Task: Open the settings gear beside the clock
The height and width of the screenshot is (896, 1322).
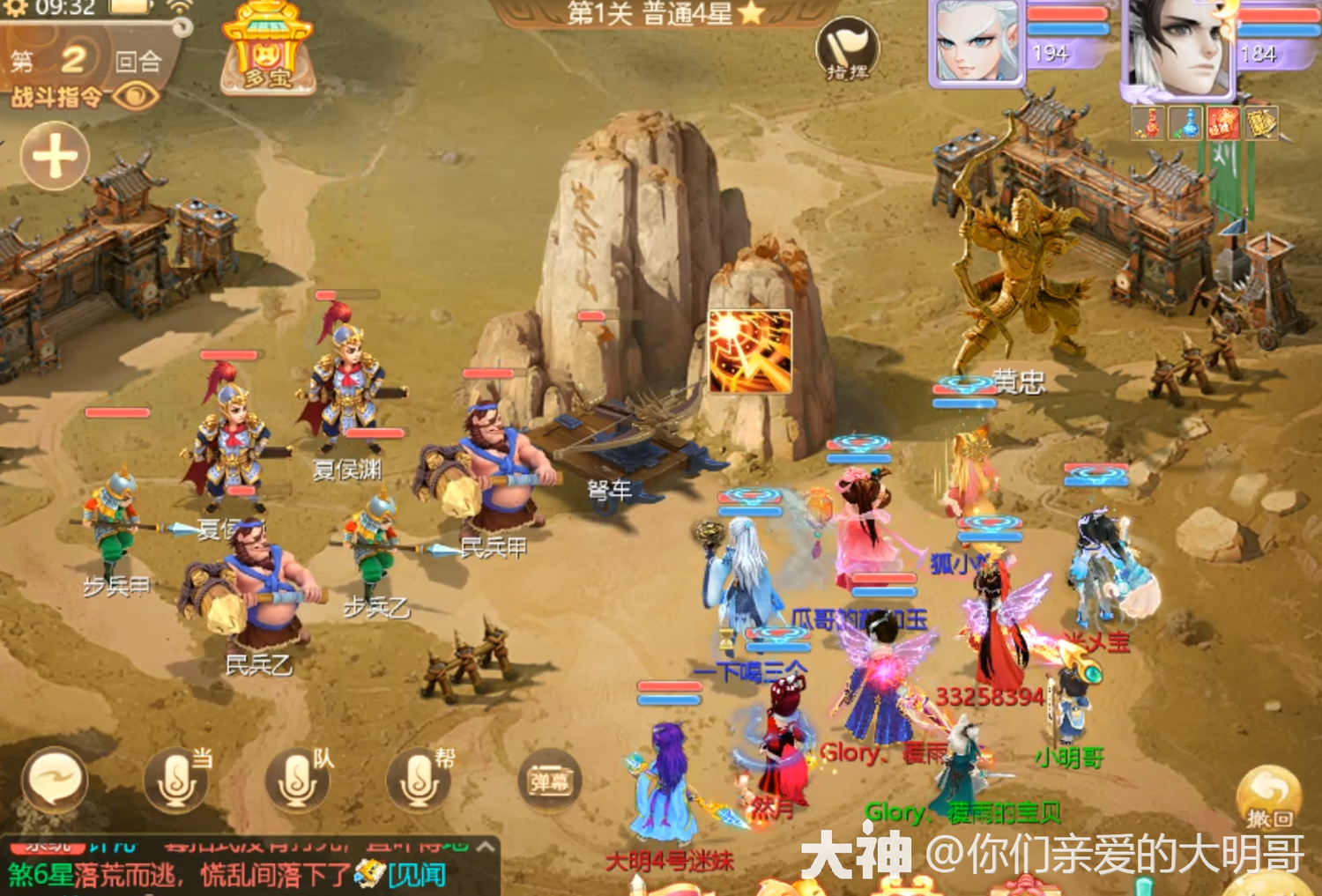Action: [15, 9]
